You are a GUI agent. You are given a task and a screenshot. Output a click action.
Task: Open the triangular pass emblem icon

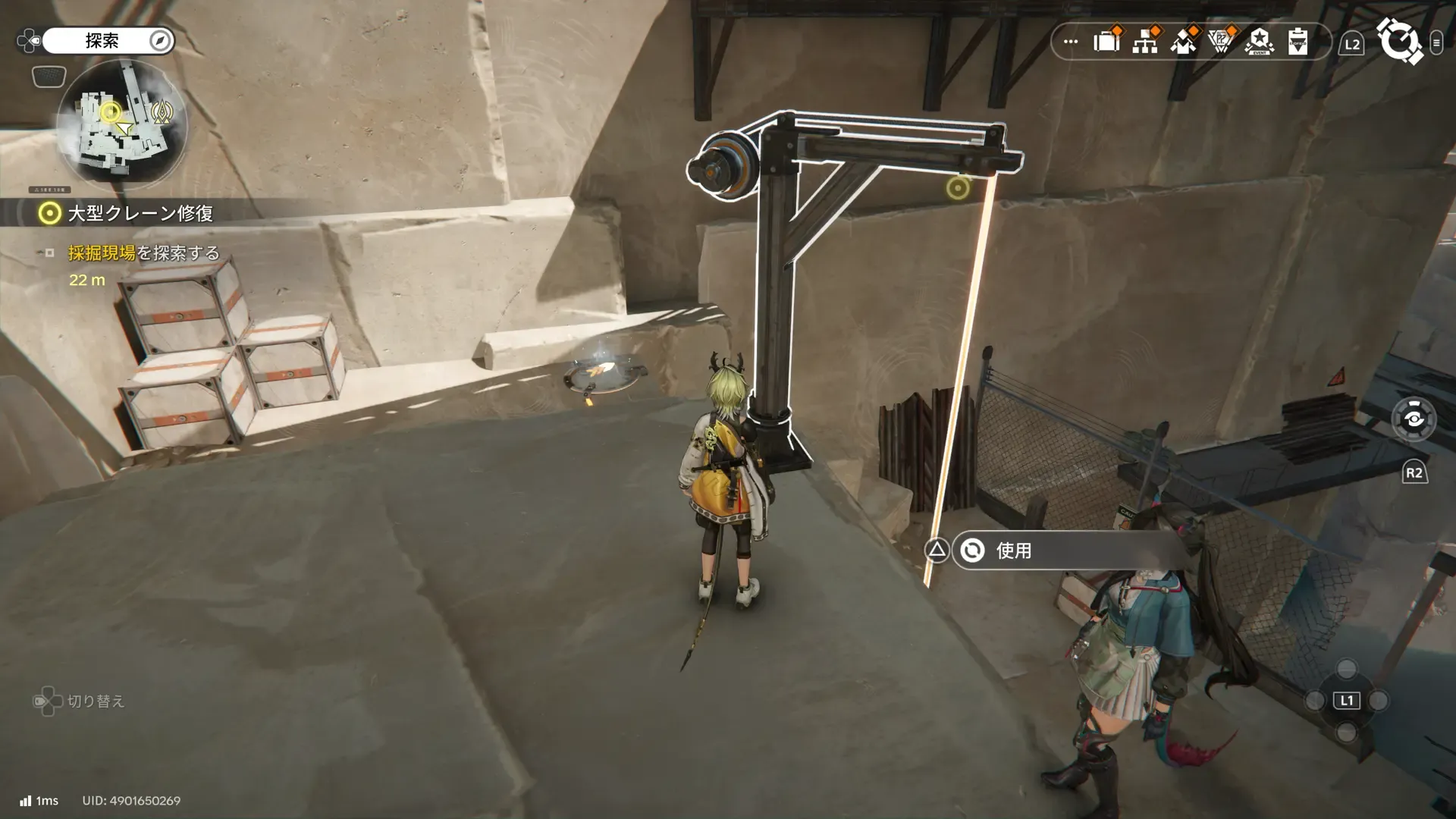coord(1220,42)
